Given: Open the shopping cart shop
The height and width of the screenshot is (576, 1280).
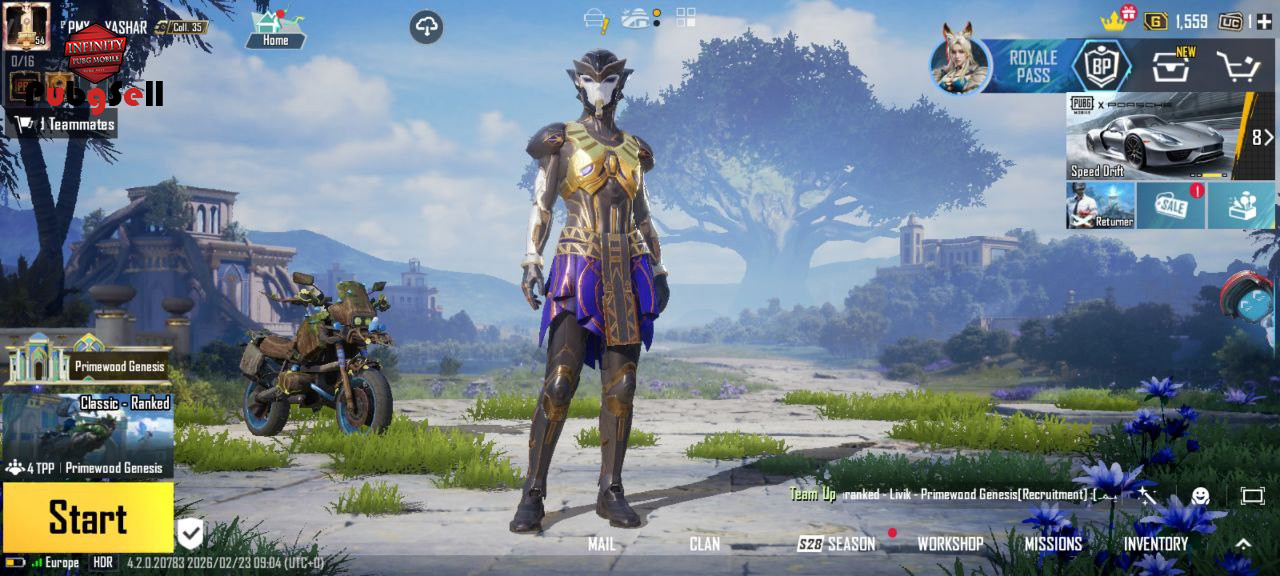Looking at the screenshot, I should (x=1237, y=67).
